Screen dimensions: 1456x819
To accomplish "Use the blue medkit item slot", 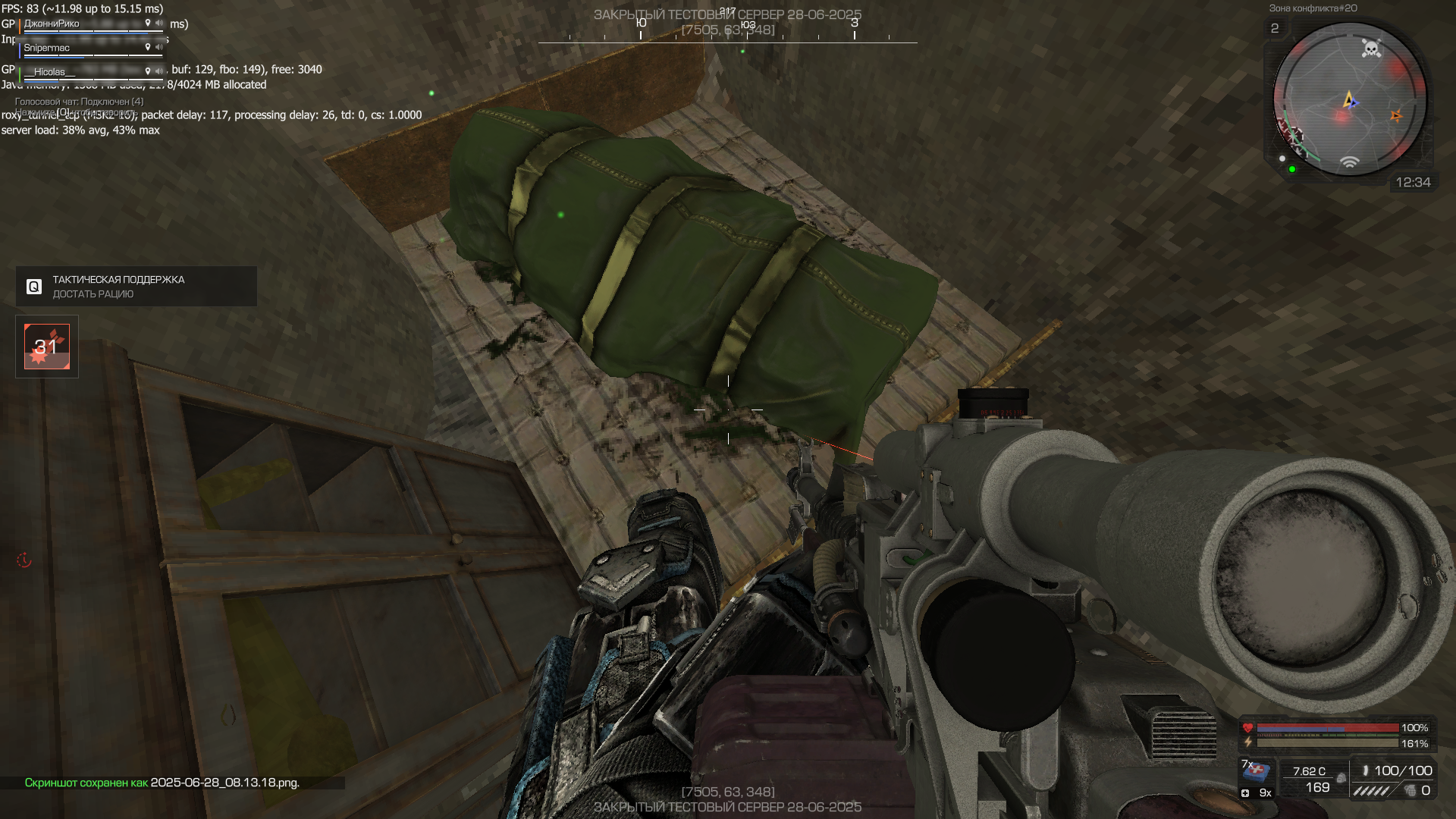I will pyautogui.click(x=1257, y=771).
